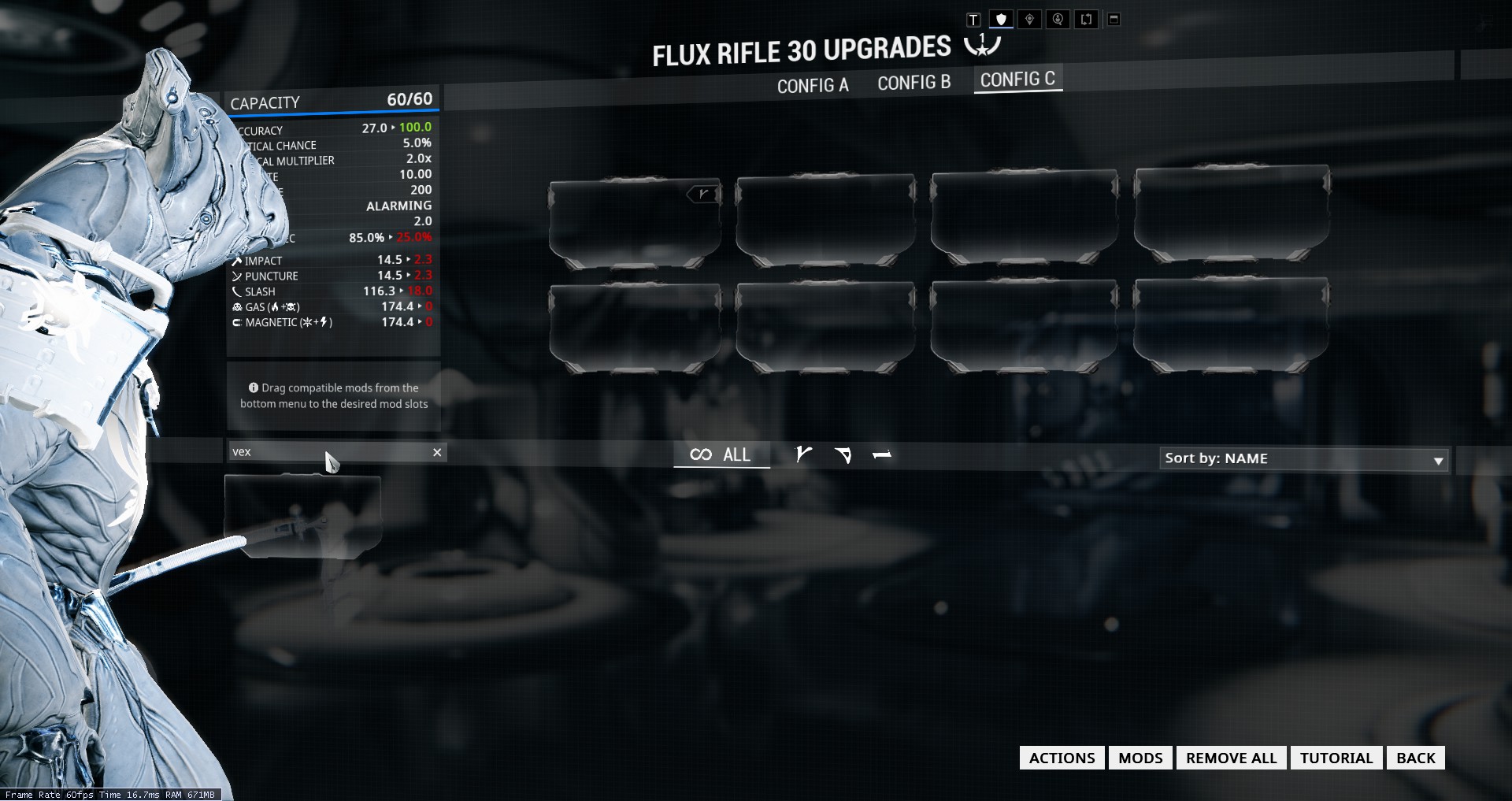This screenshot has height=801, width=1512.
Task: Filter mods by the Madurai (V) polarity
Action: coord(803,454)
